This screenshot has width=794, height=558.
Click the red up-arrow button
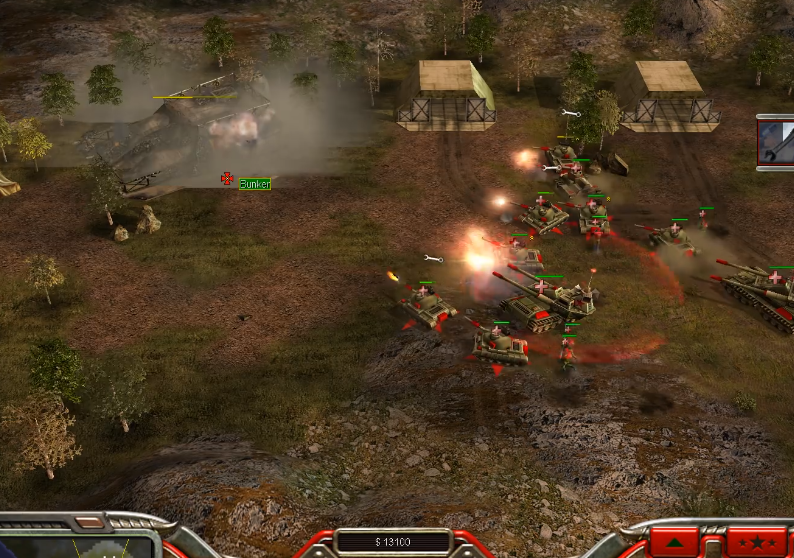(675, 543)
